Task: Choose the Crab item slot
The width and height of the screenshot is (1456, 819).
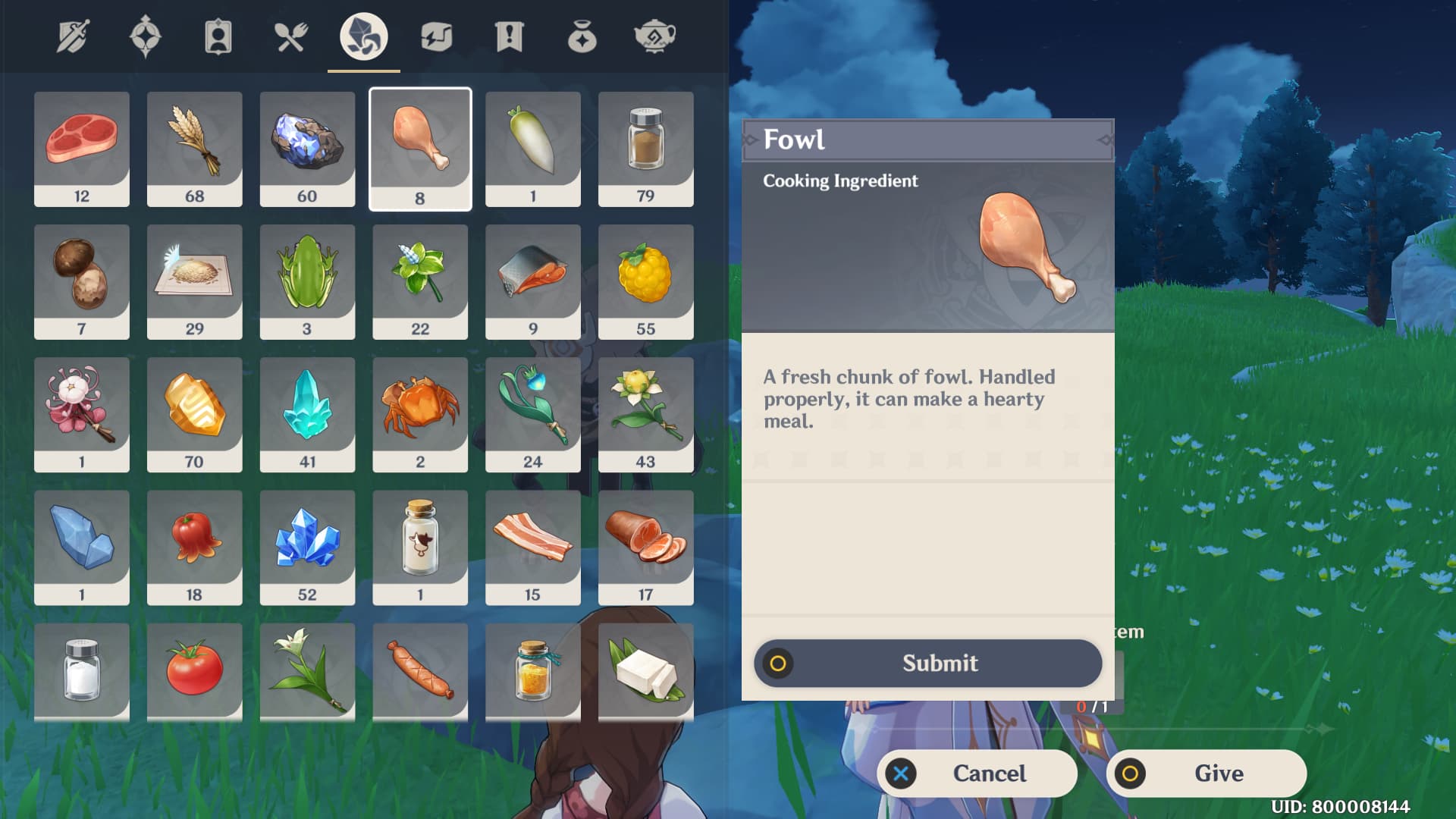Action: 420,414
